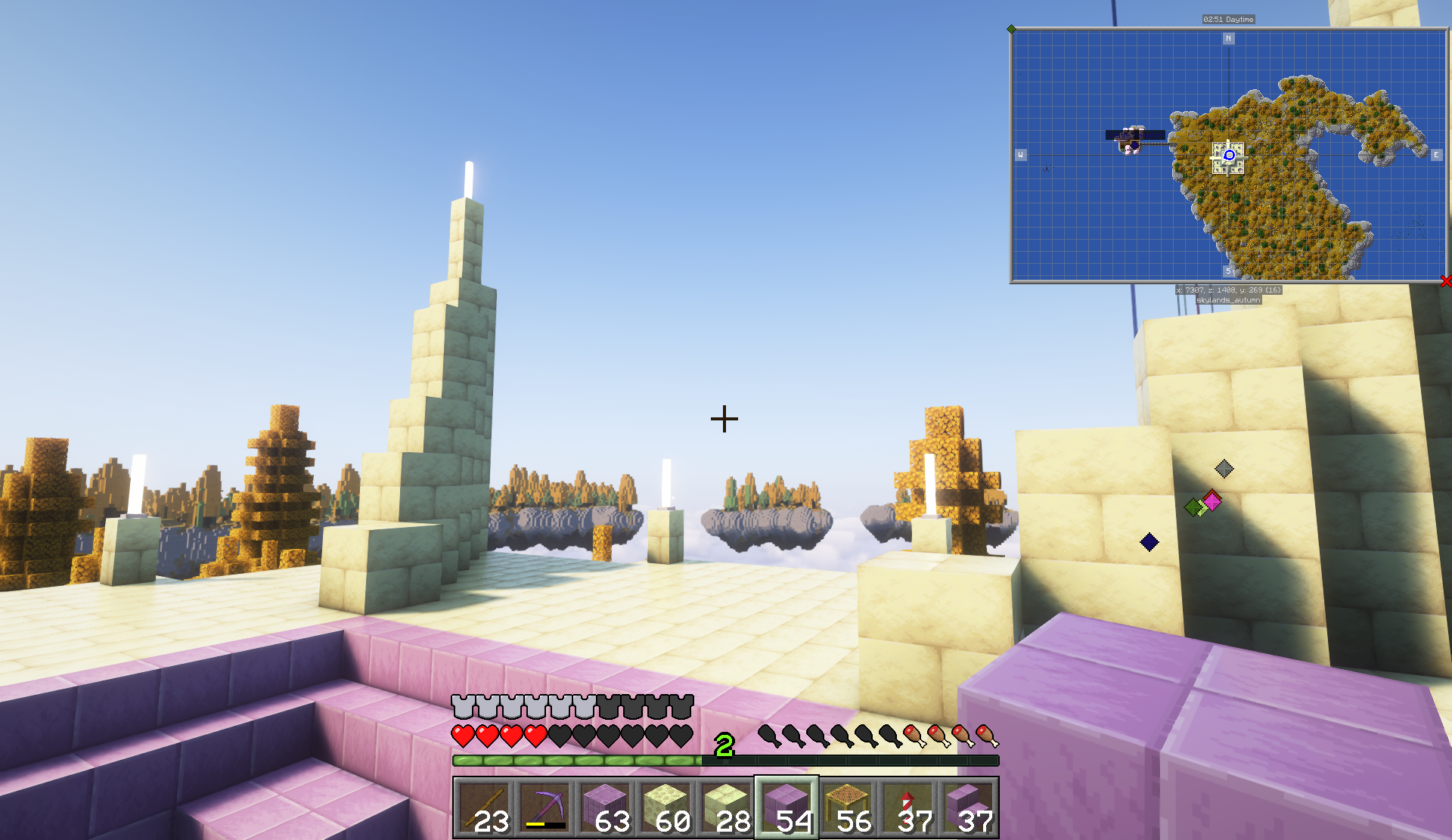
Task: Select the end stone bricks stack of 28
Action: [726, 807]
